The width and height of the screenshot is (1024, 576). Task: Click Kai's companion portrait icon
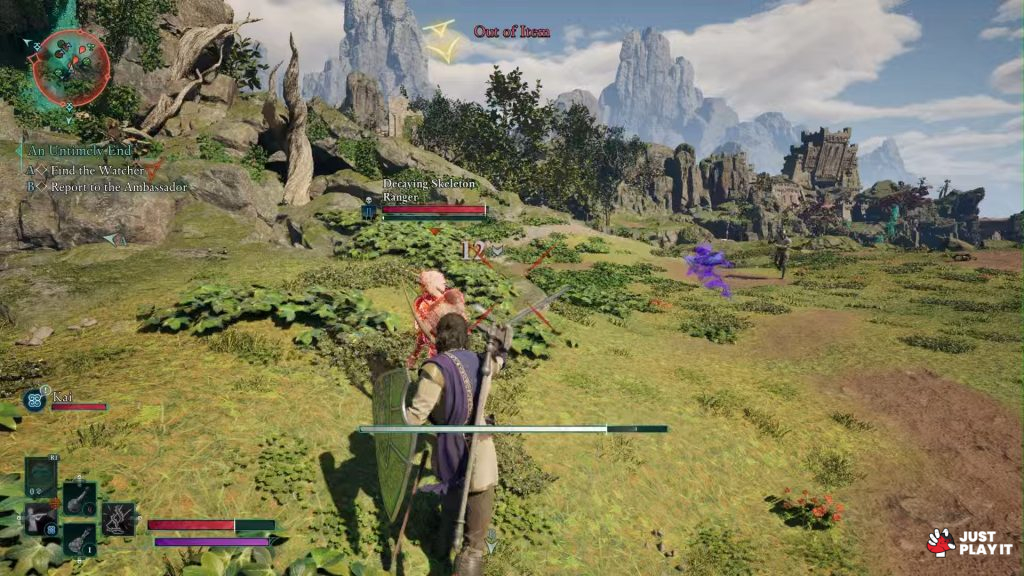click(x=34, y=400)
